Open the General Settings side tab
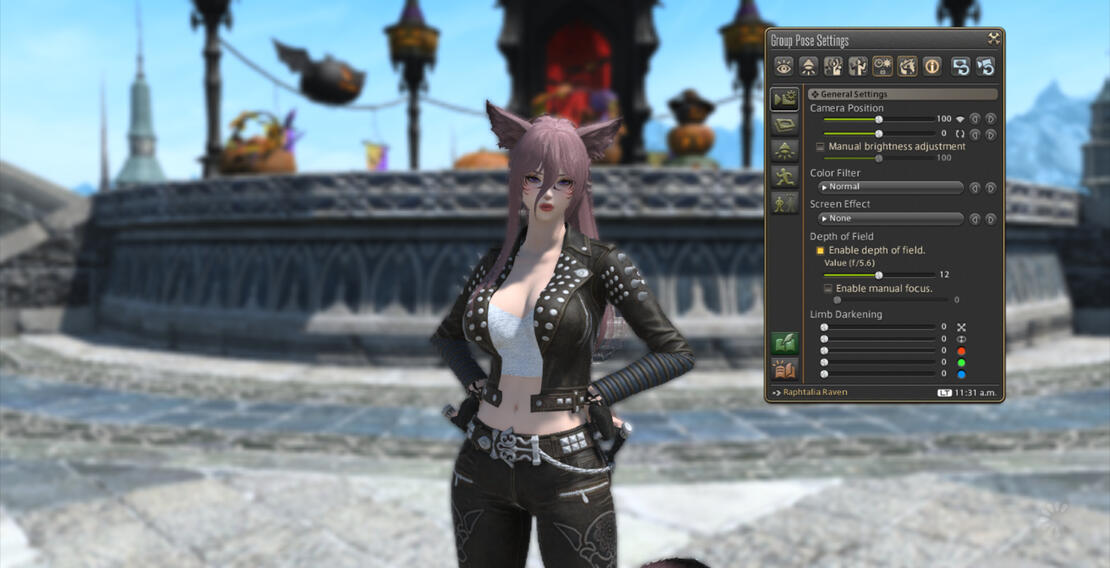Viewport: 1110px width, 568px height. click(784, 99)
